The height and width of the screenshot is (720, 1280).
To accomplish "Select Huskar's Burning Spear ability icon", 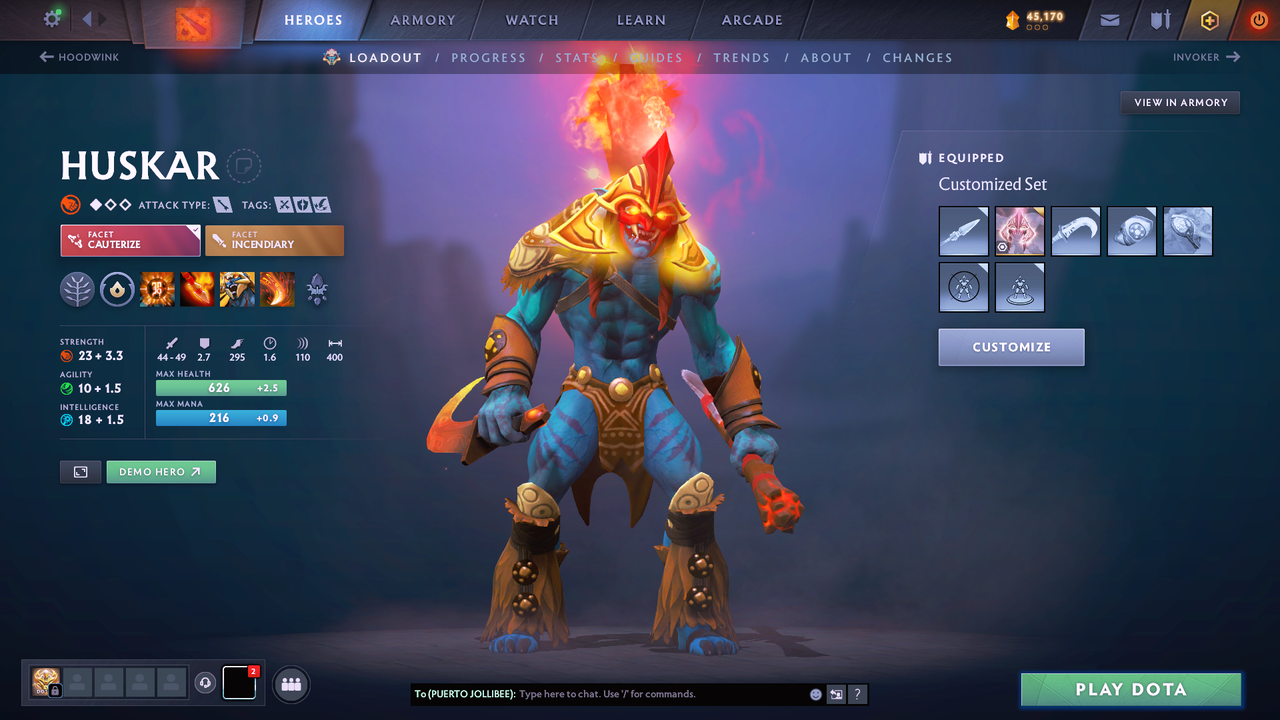I will click(197, 289).
